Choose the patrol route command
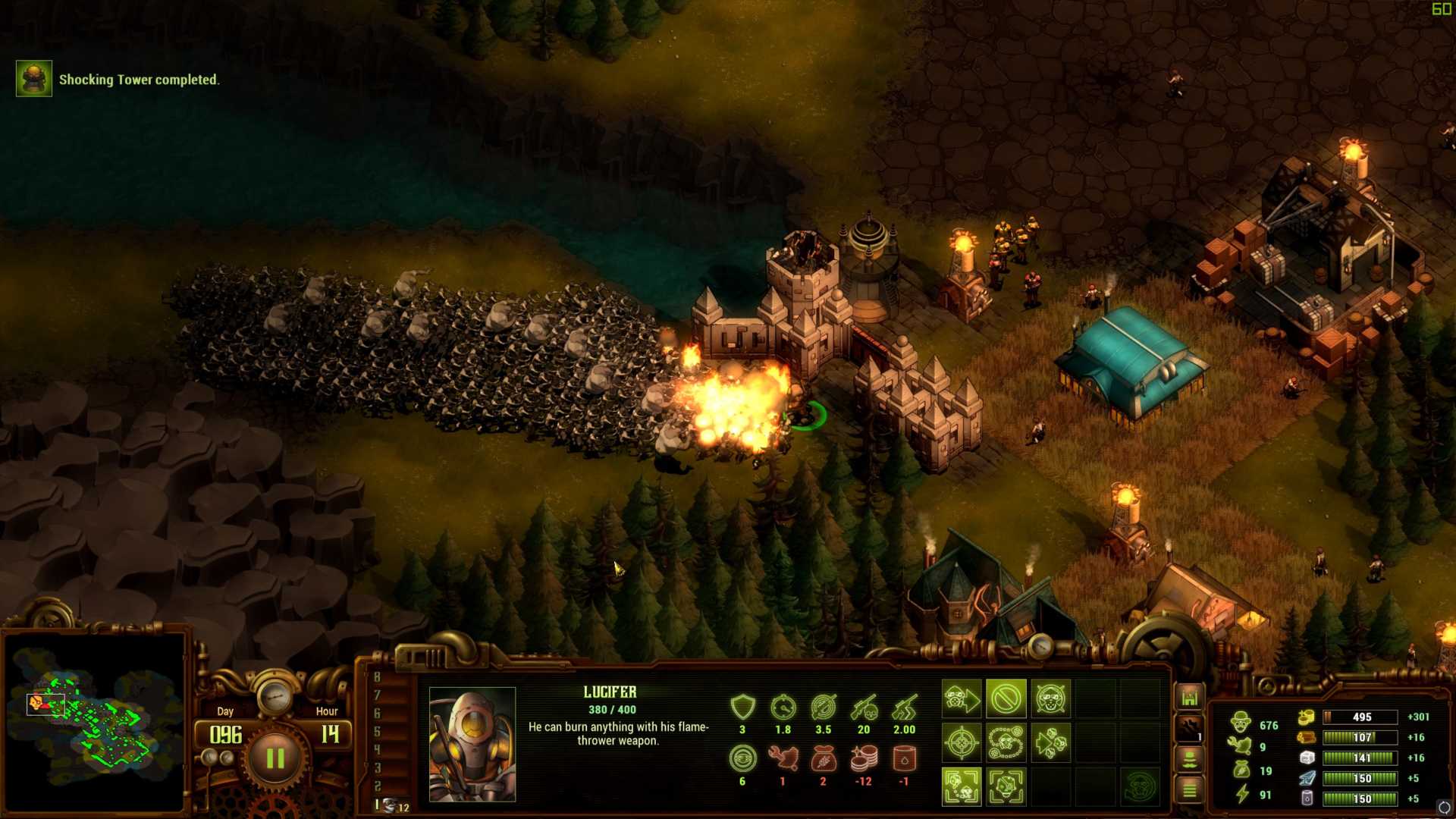The width and height of the screenshot is (1456, 819). 1006,742
